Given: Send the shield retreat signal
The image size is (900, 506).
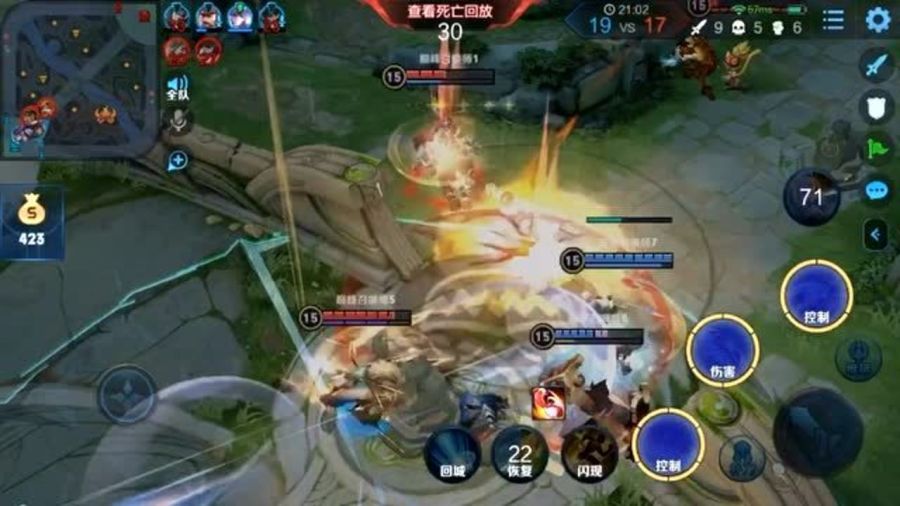Looking at the screenshot, I should pos(877,107).
